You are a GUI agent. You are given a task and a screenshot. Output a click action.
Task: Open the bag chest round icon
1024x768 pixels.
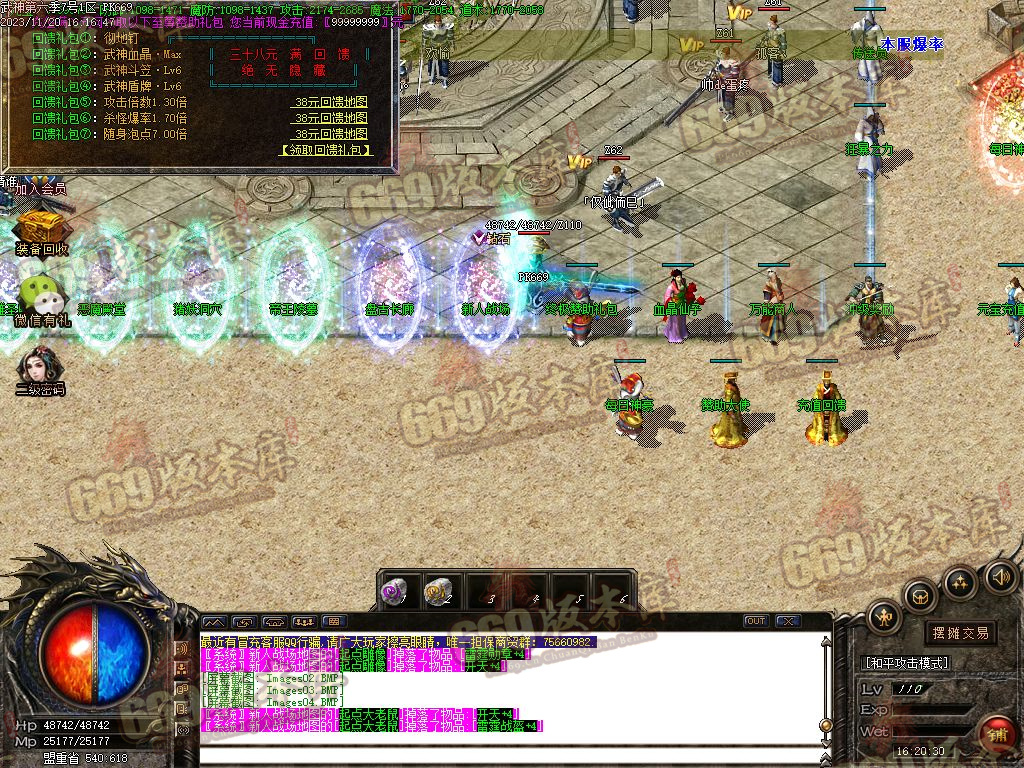pos(920,596)
